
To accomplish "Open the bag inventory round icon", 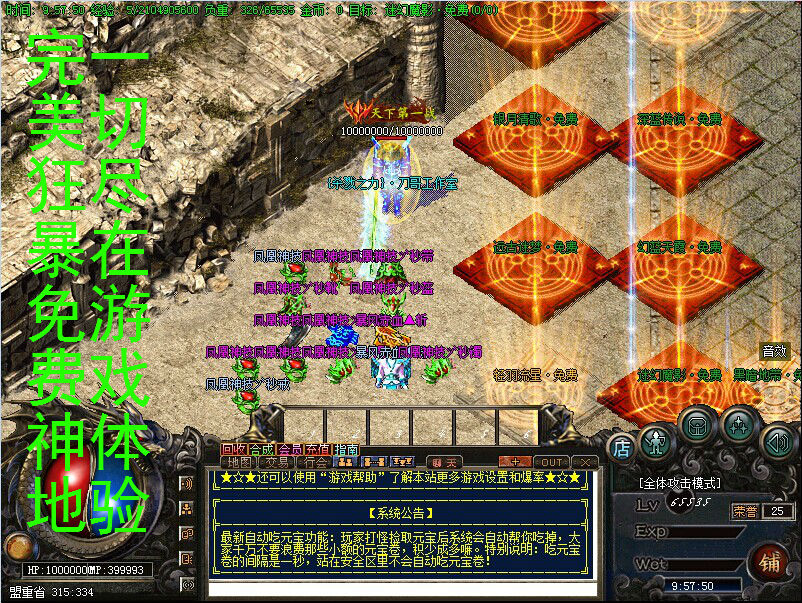I will click(698, 425).
